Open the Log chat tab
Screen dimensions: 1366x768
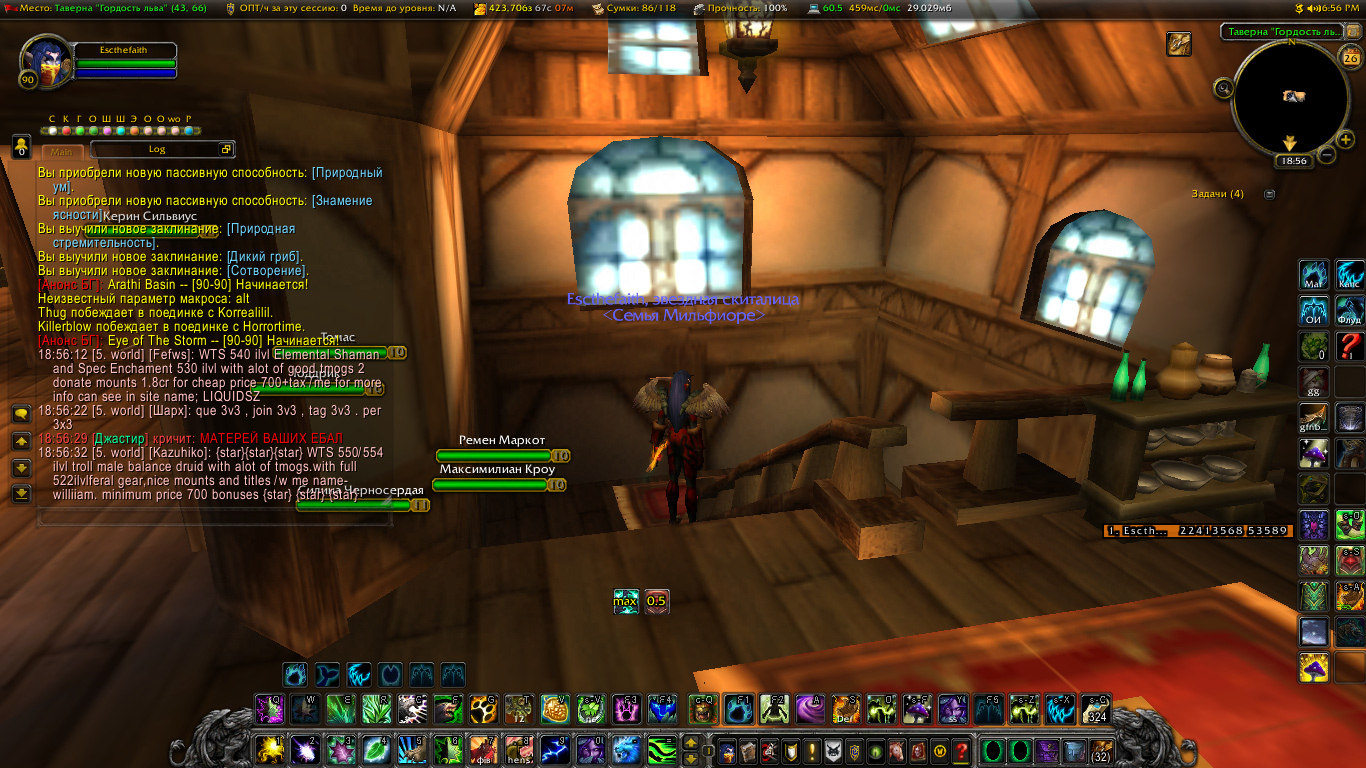158,149
